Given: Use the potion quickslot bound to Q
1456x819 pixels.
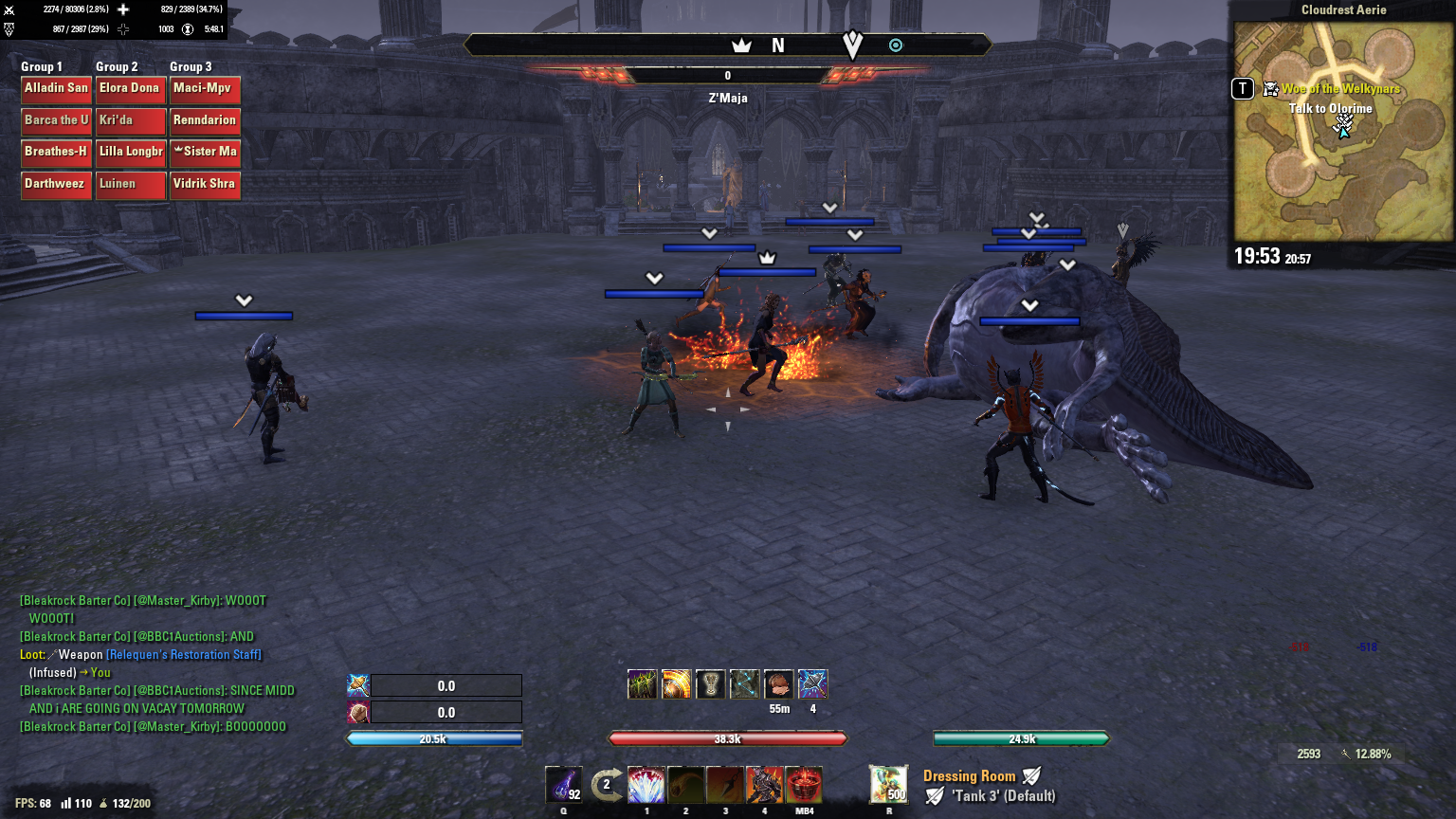Looking at the screenshot, I should coord(564,787).
